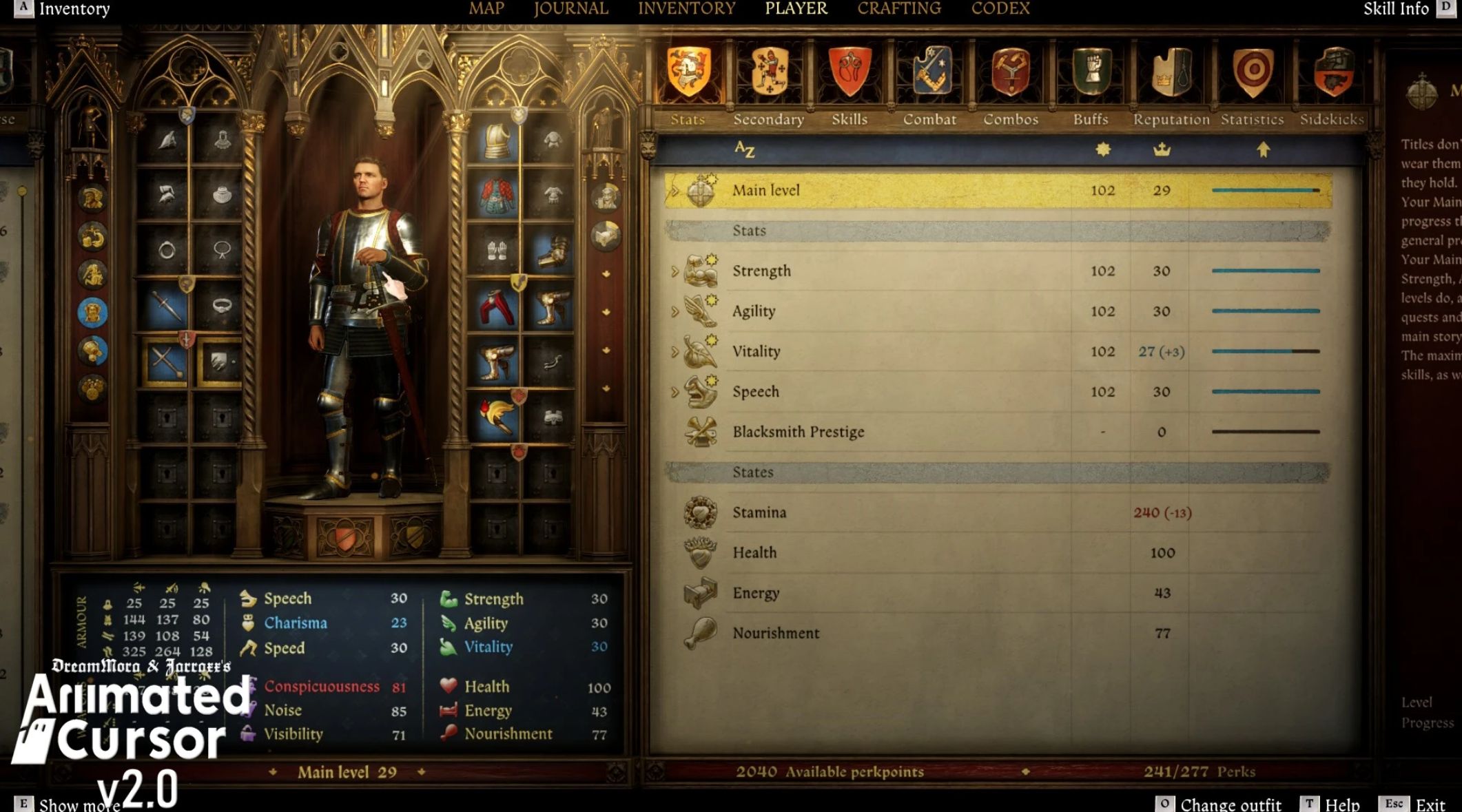
Task: Select the Combat tab
Action: pyautogui.click(x=929, y=83)
